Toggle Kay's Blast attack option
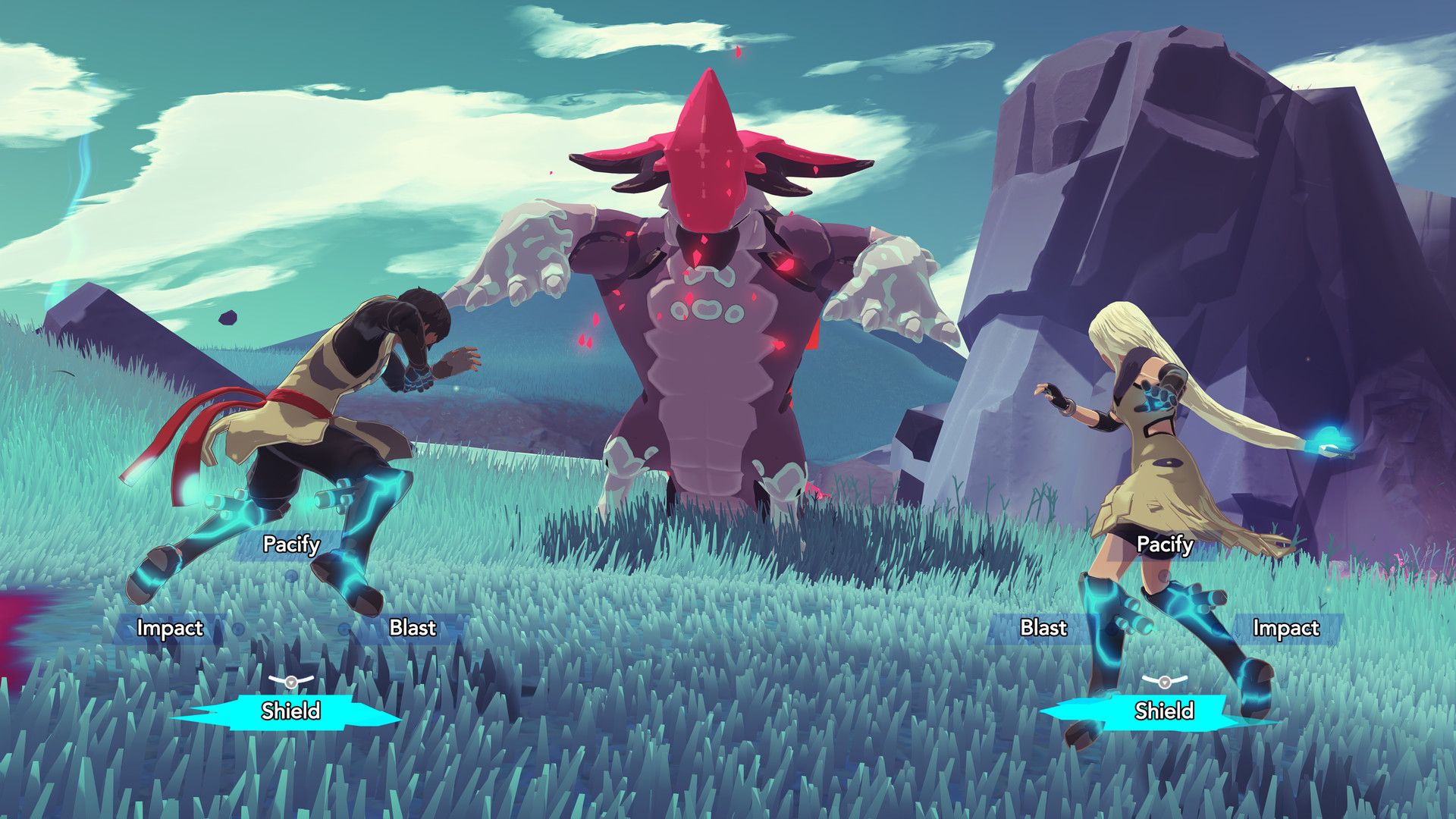 point(412,628)
